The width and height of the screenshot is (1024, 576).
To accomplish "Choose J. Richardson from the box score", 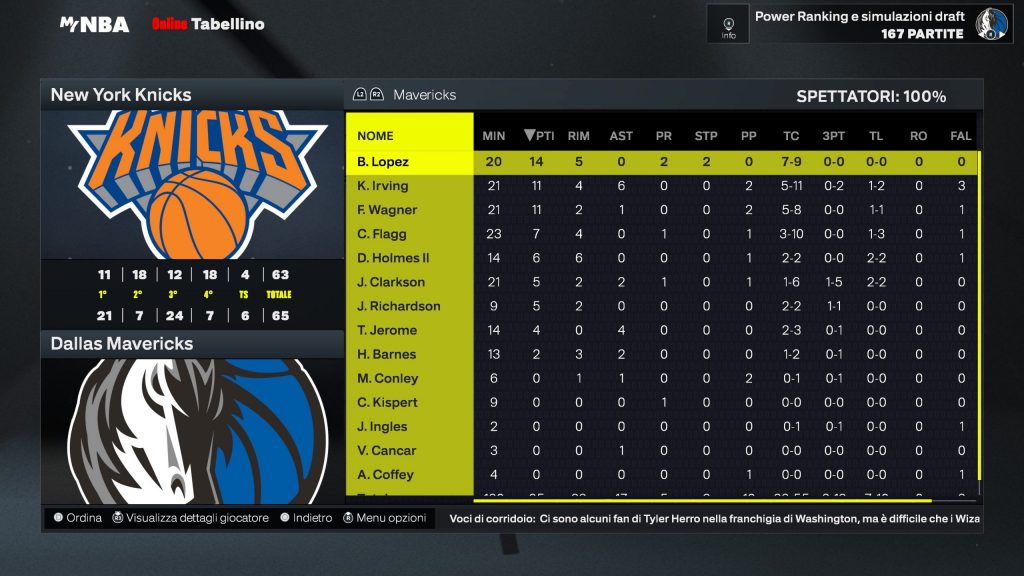I will 398,306.
